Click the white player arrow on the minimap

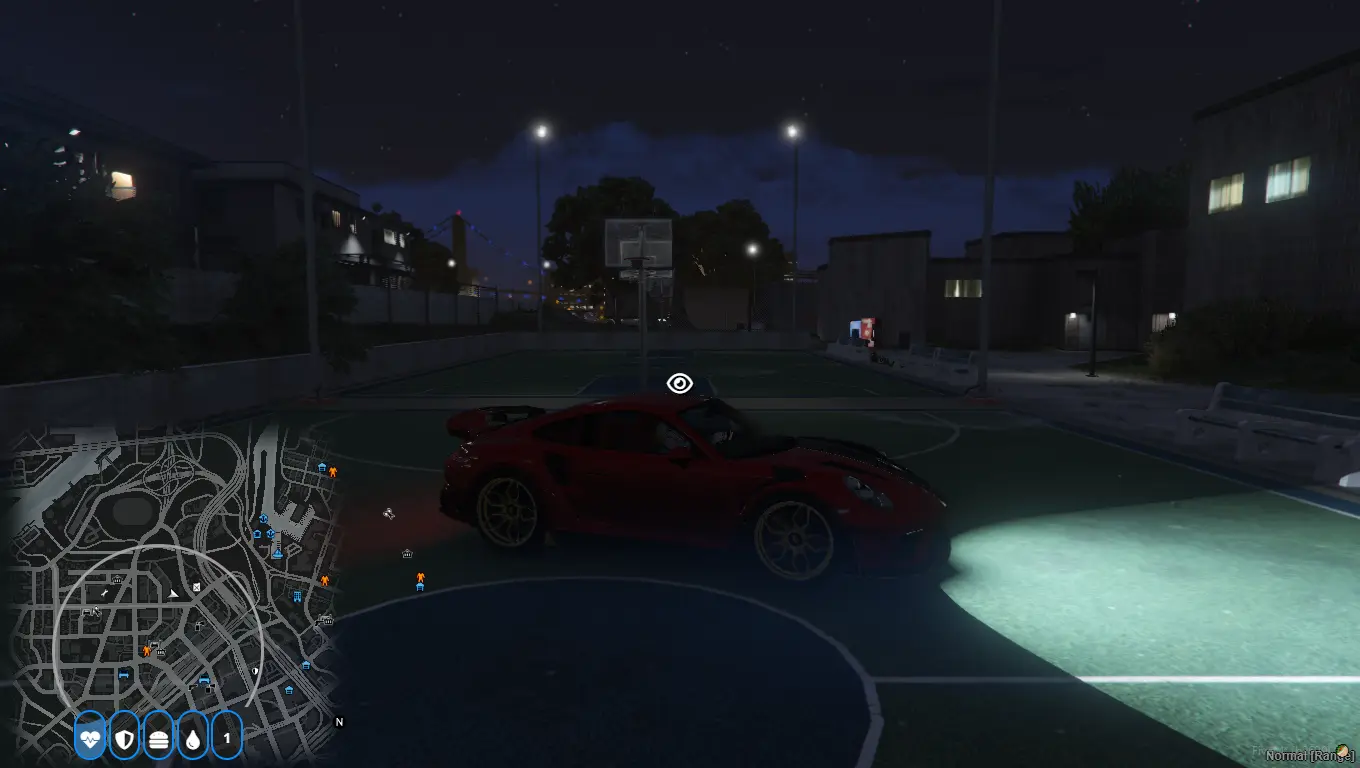click(174, 593)
